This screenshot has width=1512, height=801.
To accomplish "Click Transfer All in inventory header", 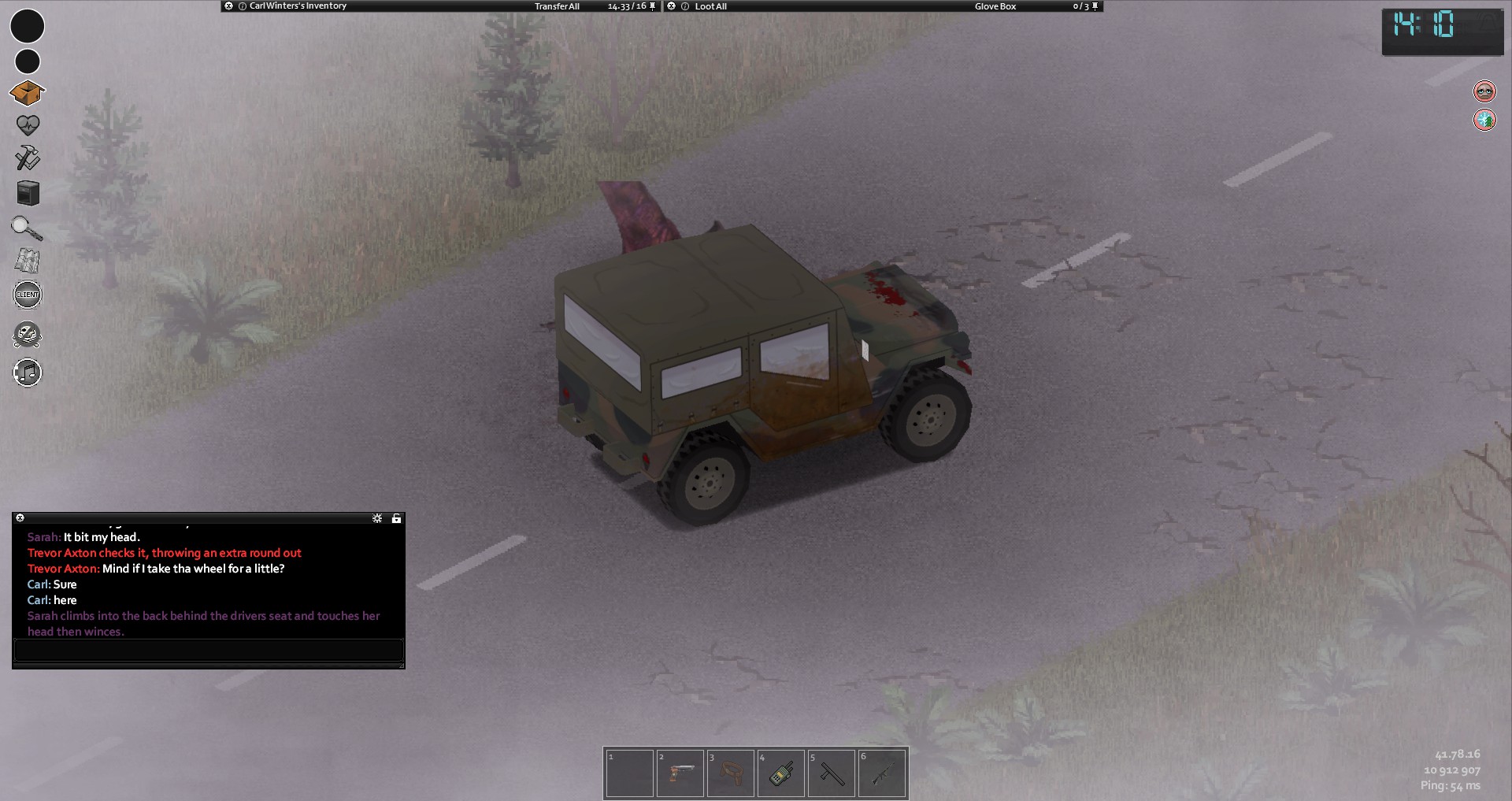I will [x=557, y=6].
